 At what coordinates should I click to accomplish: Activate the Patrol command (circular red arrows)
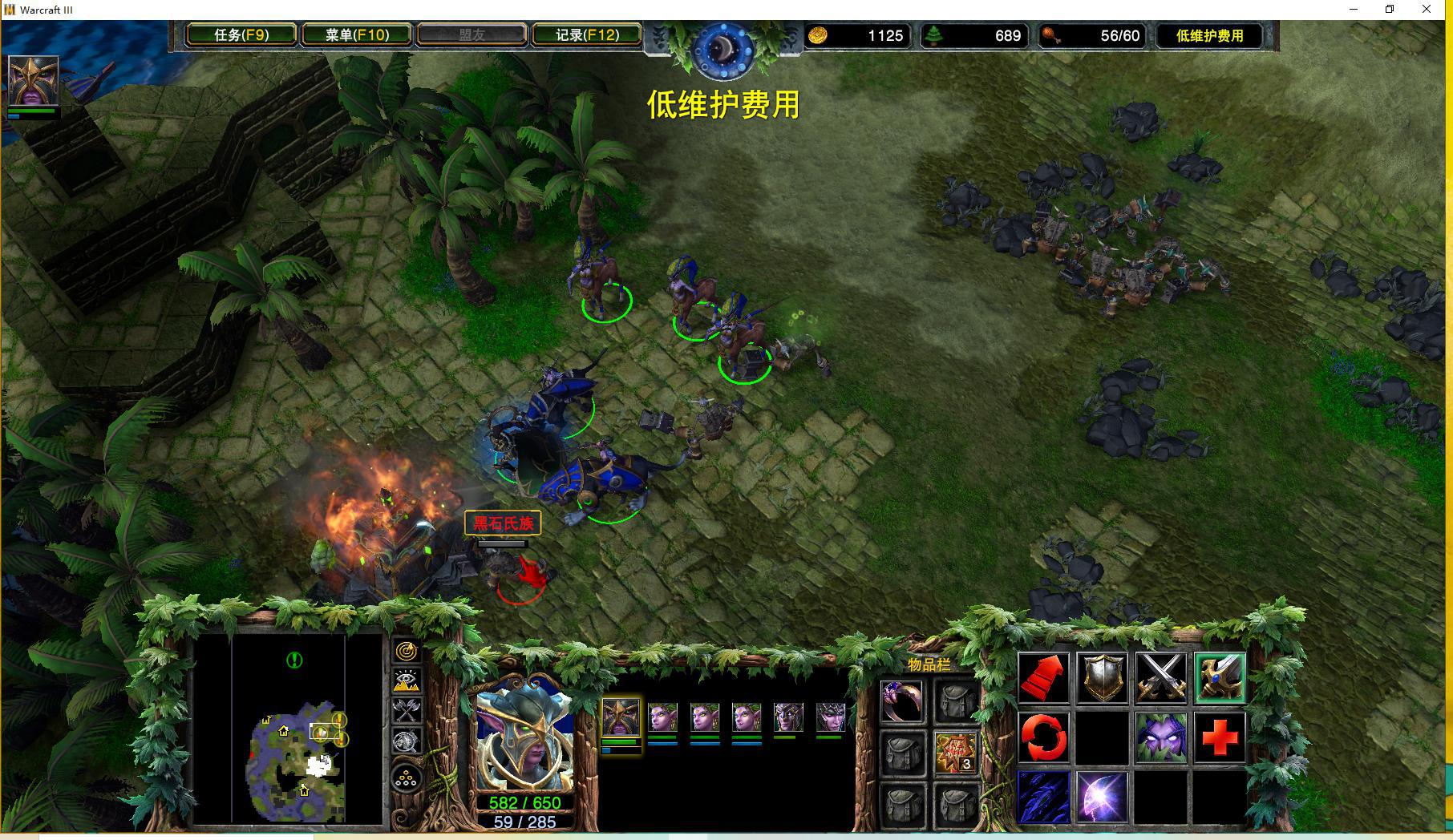coord(1043,737)
